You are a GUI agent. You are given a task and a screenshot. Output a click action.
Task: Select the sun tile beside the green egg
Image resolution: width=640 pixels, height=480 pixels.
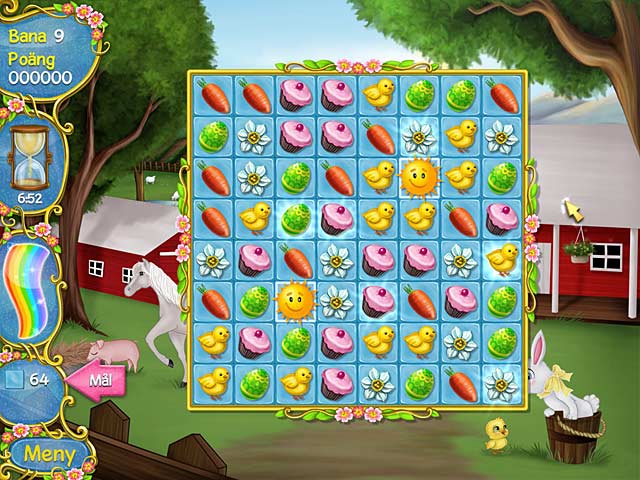tap(295, 298)
